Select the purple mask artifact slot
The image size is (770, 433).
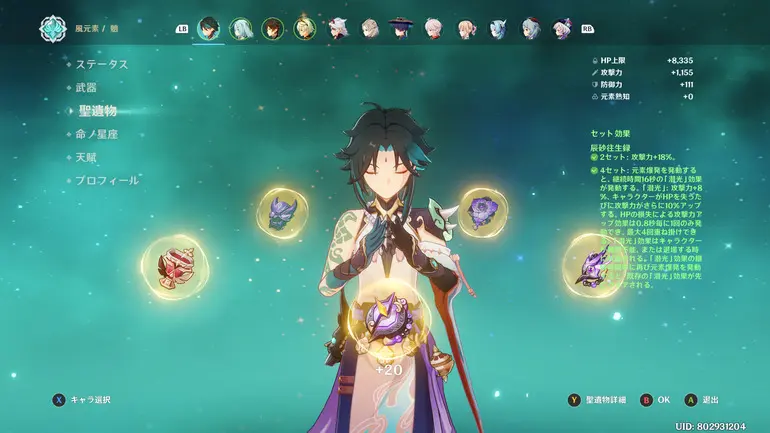click(283, 213)
